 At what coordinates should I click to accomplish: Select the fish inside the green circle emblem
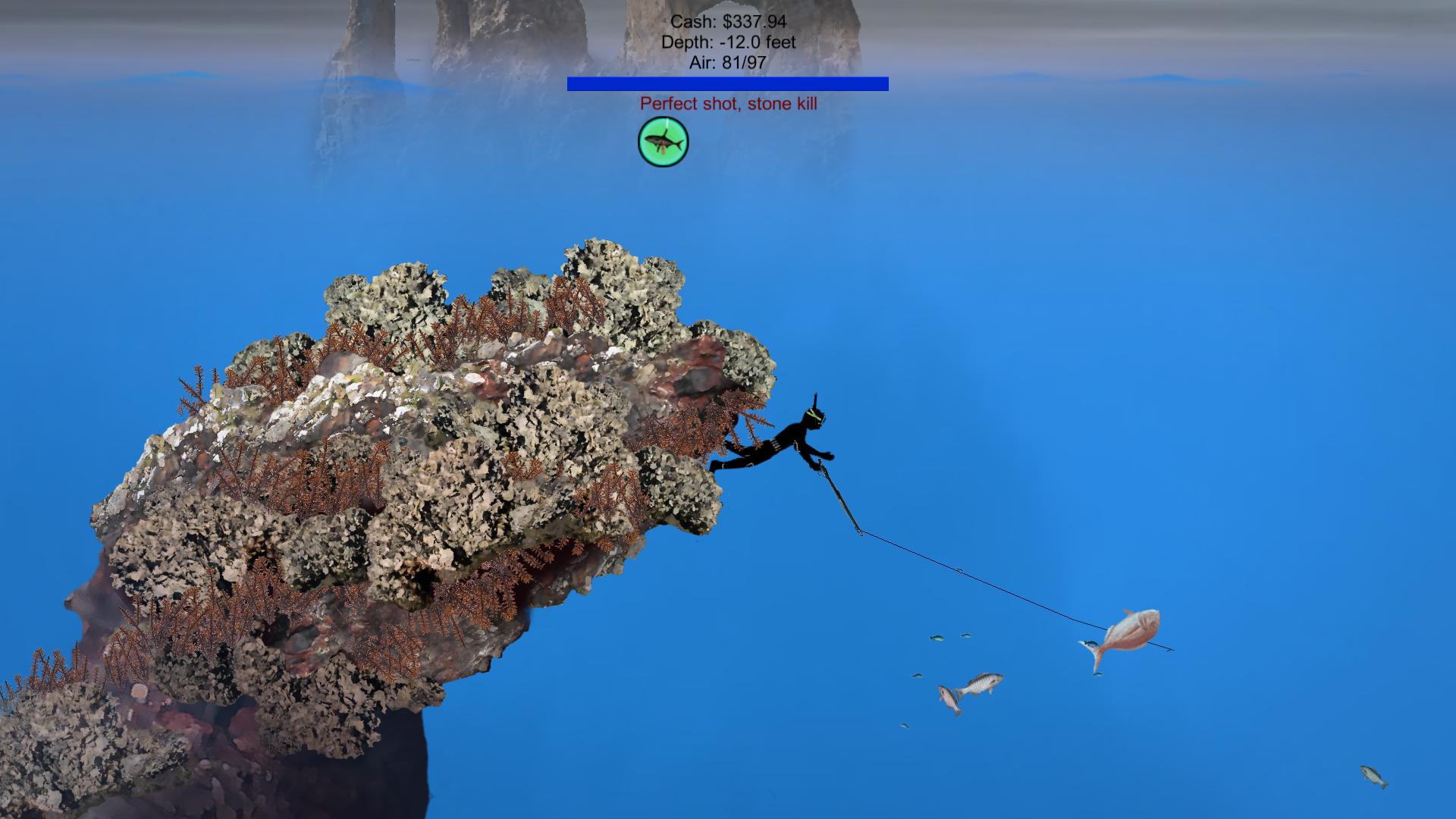click(663, 143)
